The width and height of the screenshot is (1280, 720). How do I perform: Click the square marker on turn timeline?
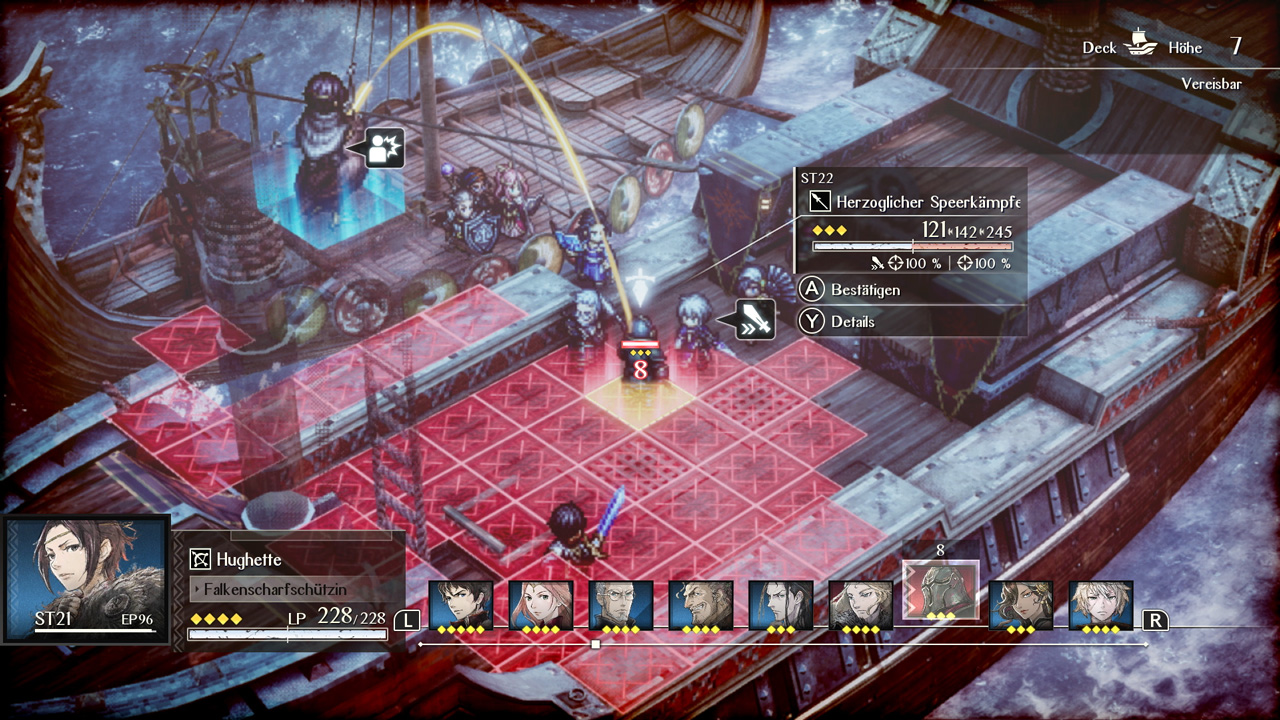coord(595,645)
